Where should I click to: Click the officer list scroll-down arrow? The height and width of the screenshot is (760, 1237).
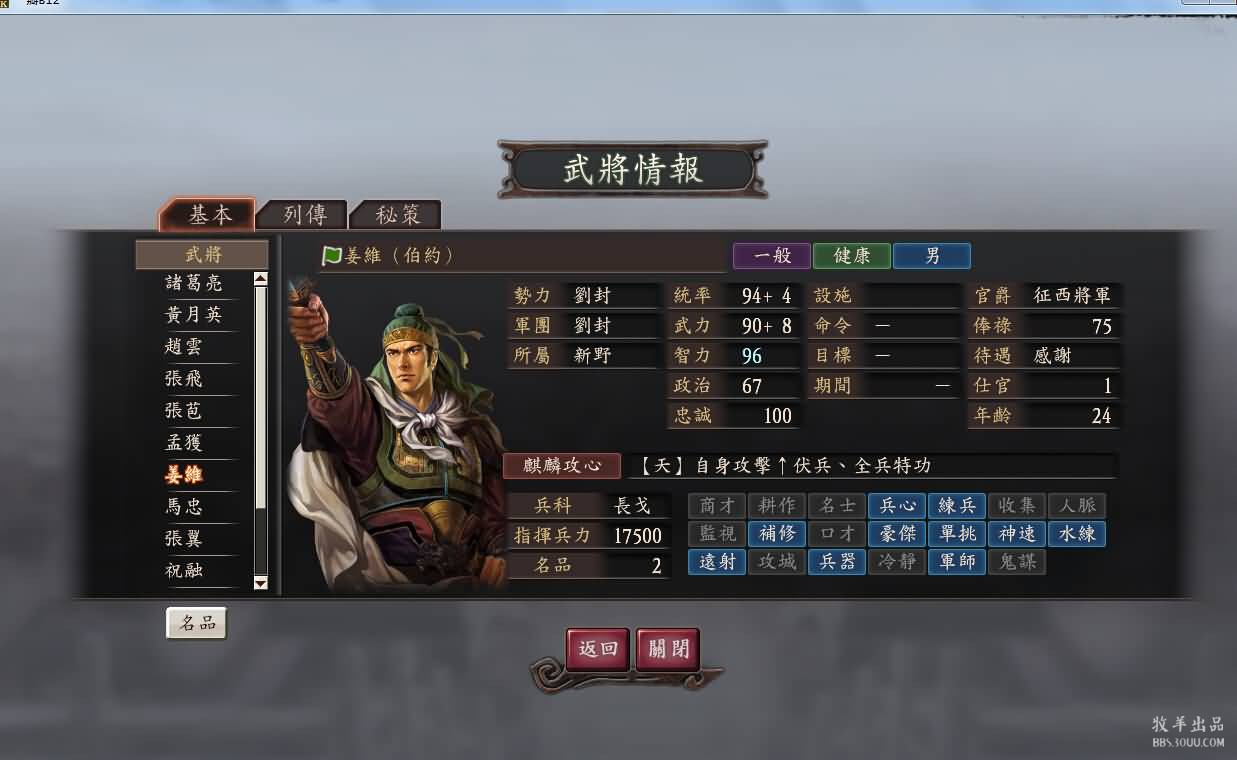(x=261, y=582)
